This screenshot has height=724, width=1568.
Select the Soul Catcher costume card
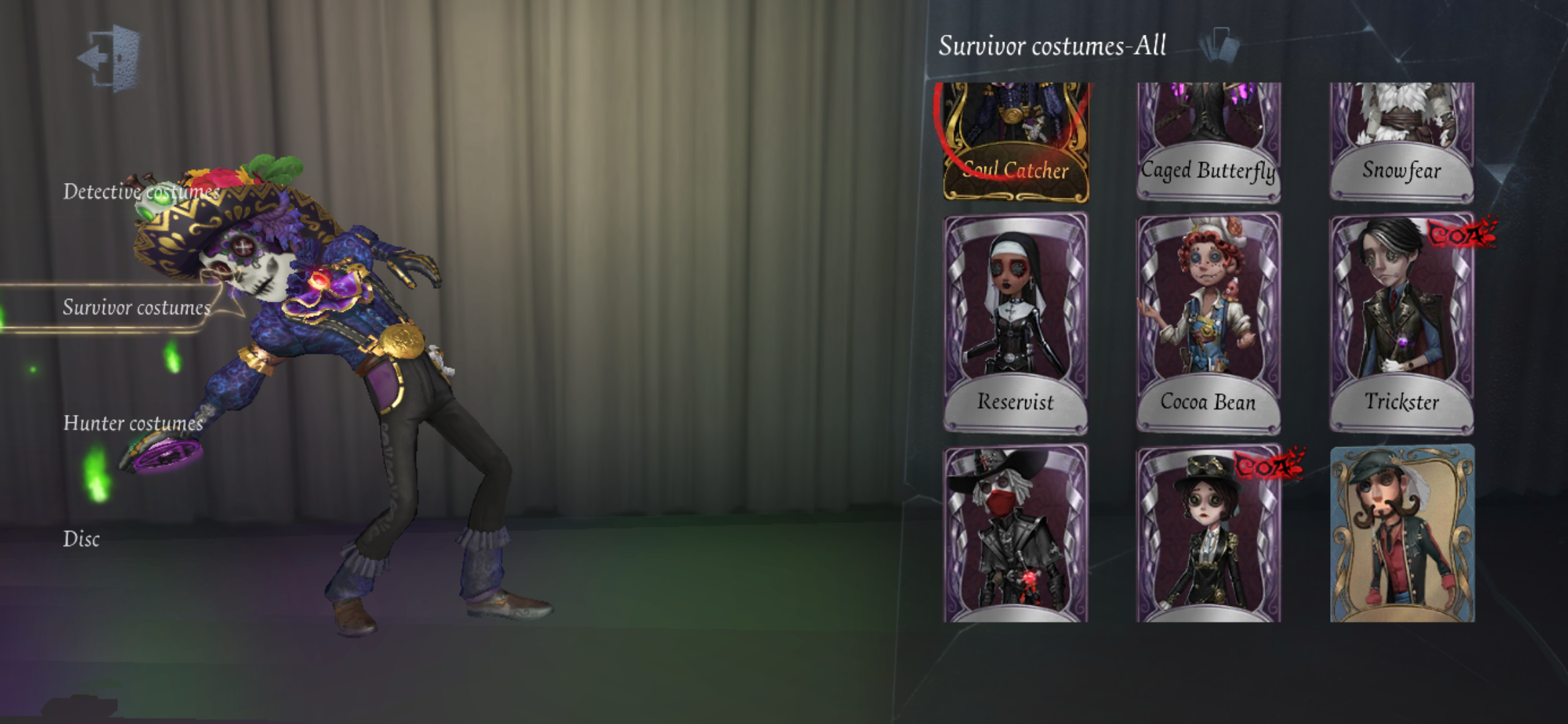coord(1014,141)
